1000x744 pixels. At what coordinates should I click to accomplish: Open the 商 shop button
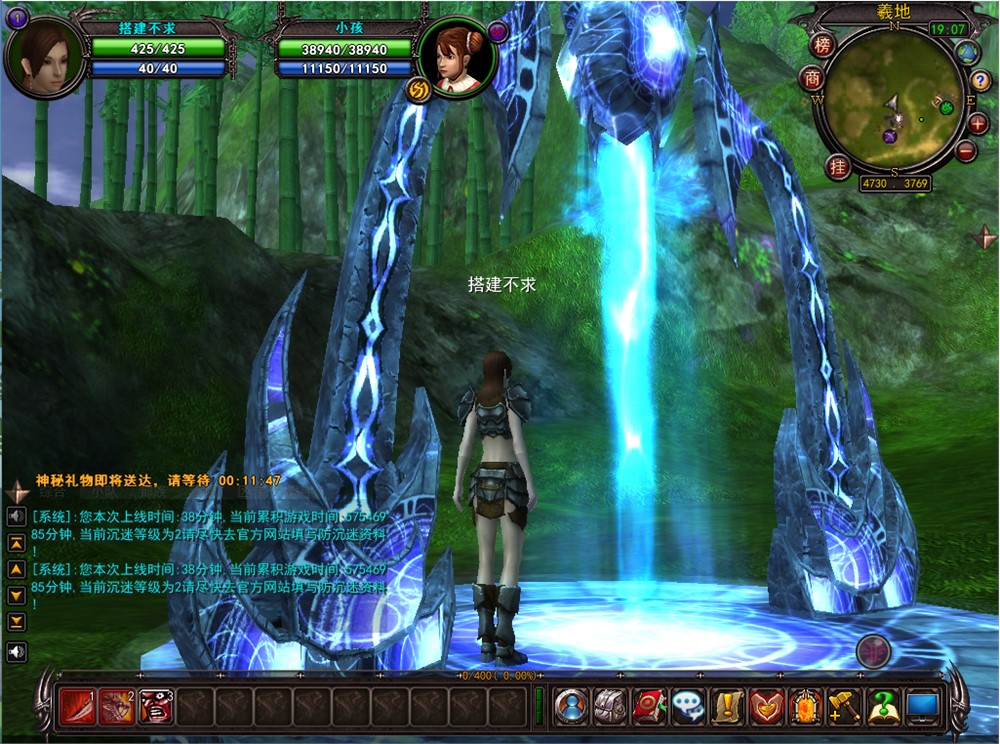click(813, 78)
